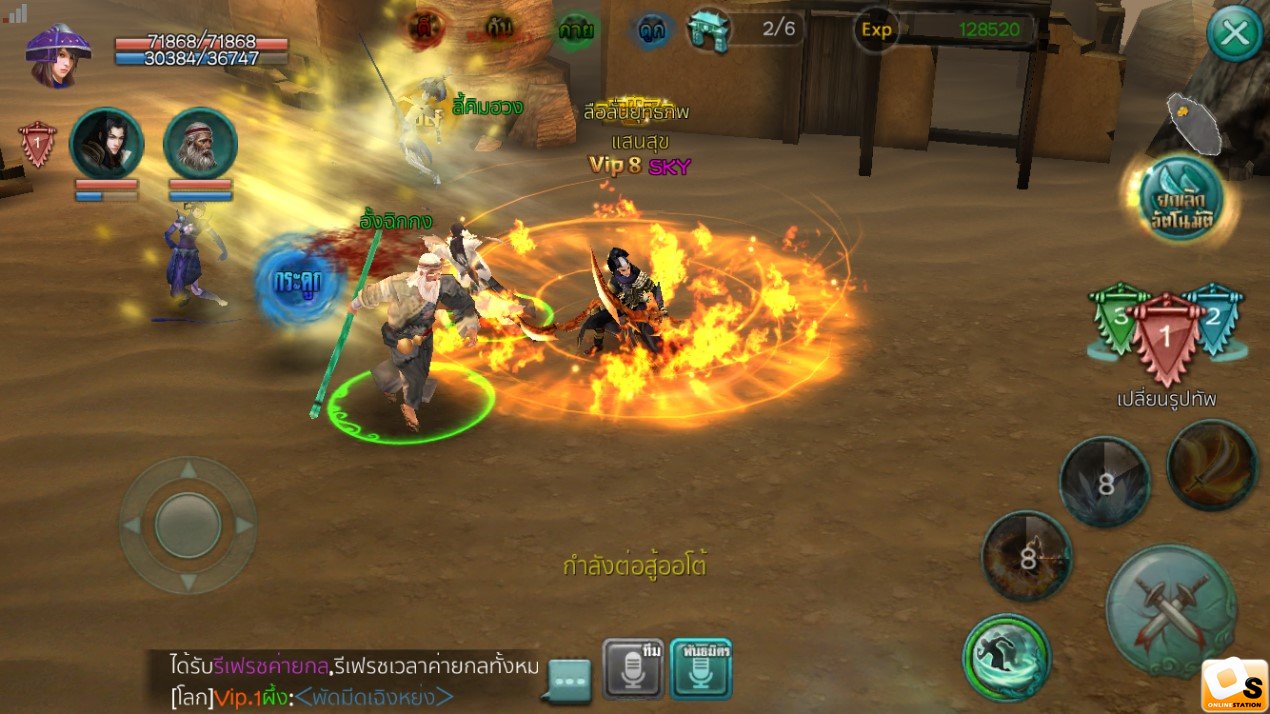The width and height of the screenshot is (1270, 714).
Task: Use the dark spikes skill on cooldown
Action: pyautogui.click(x=1104, y=482)
